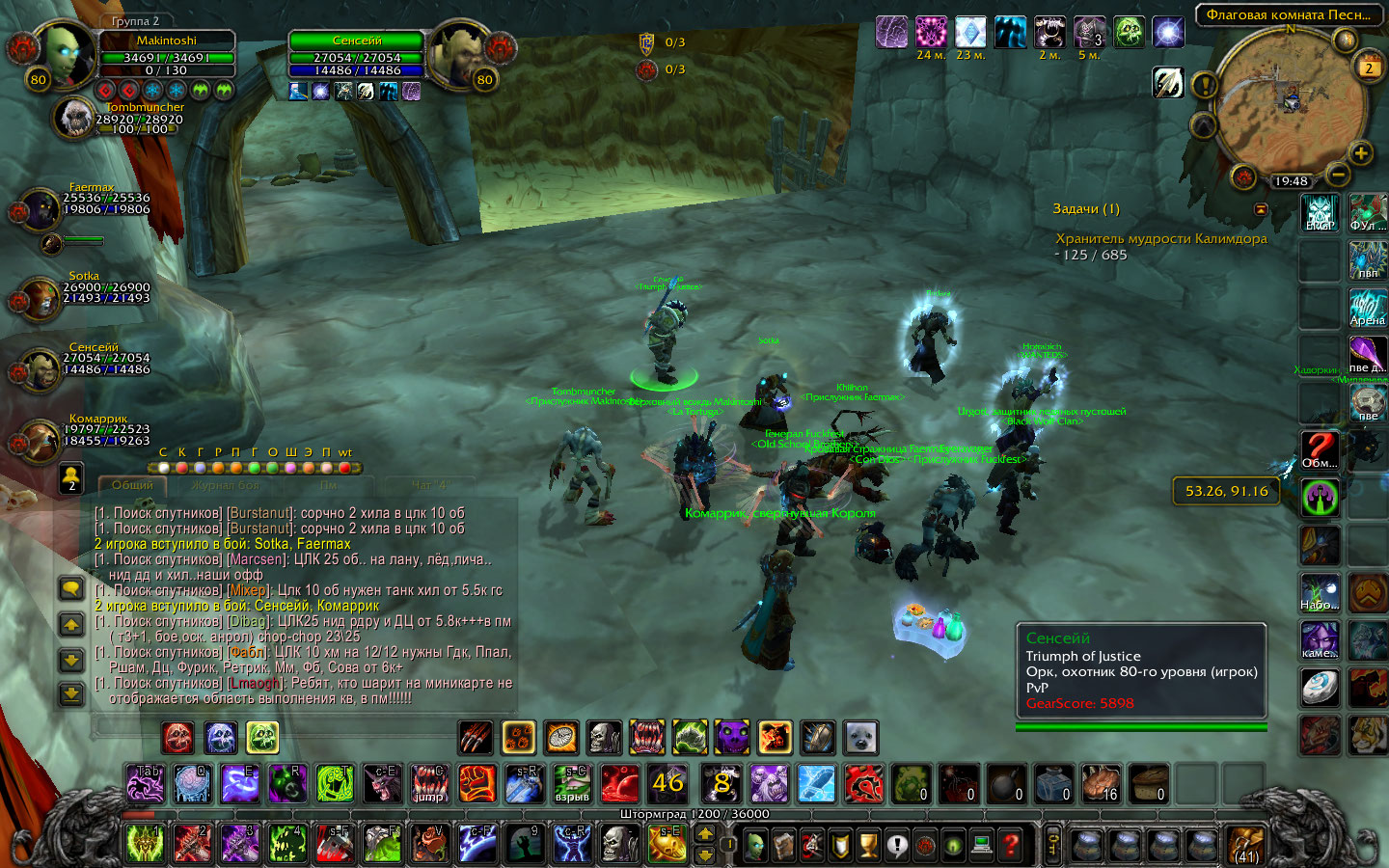Open the Журнал боя chat tab
Viewport: 1389px width, 868px height.
(x=226, y=485)
